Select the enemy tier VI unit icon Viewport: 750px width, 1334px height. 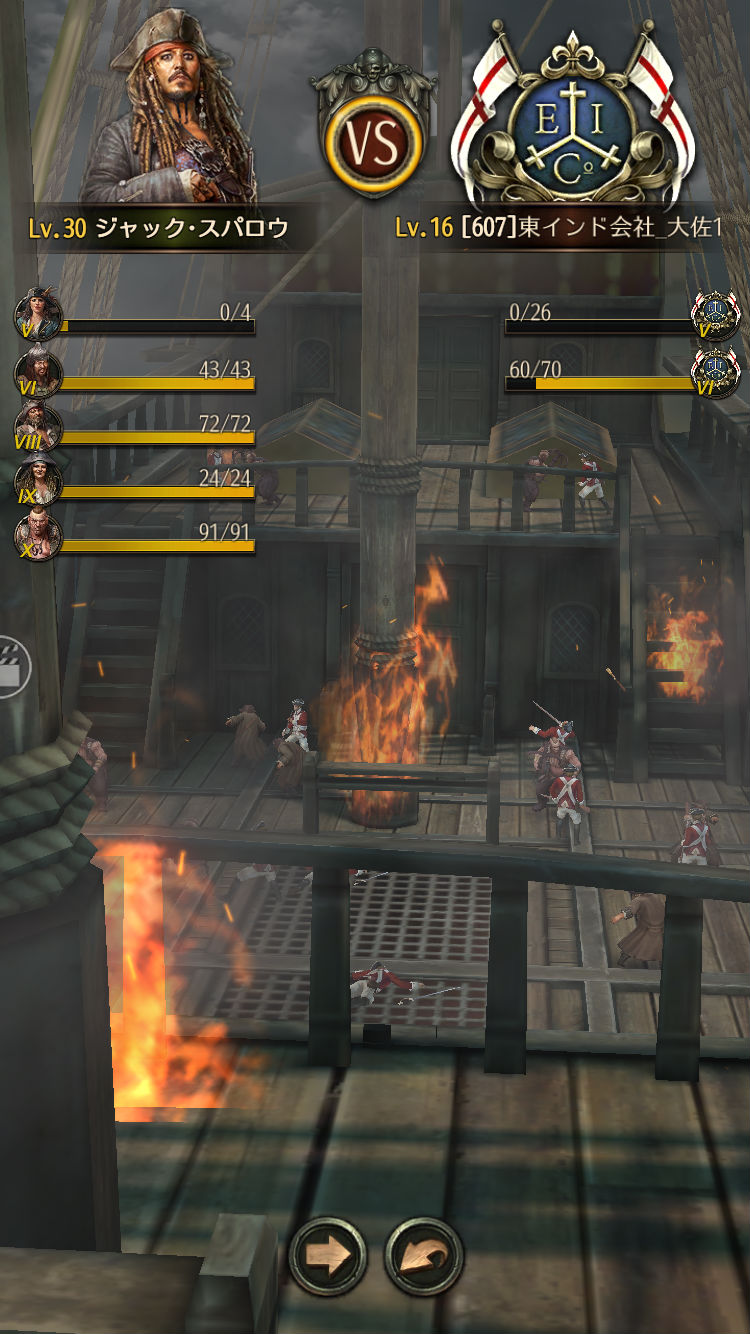pos(716,372)
